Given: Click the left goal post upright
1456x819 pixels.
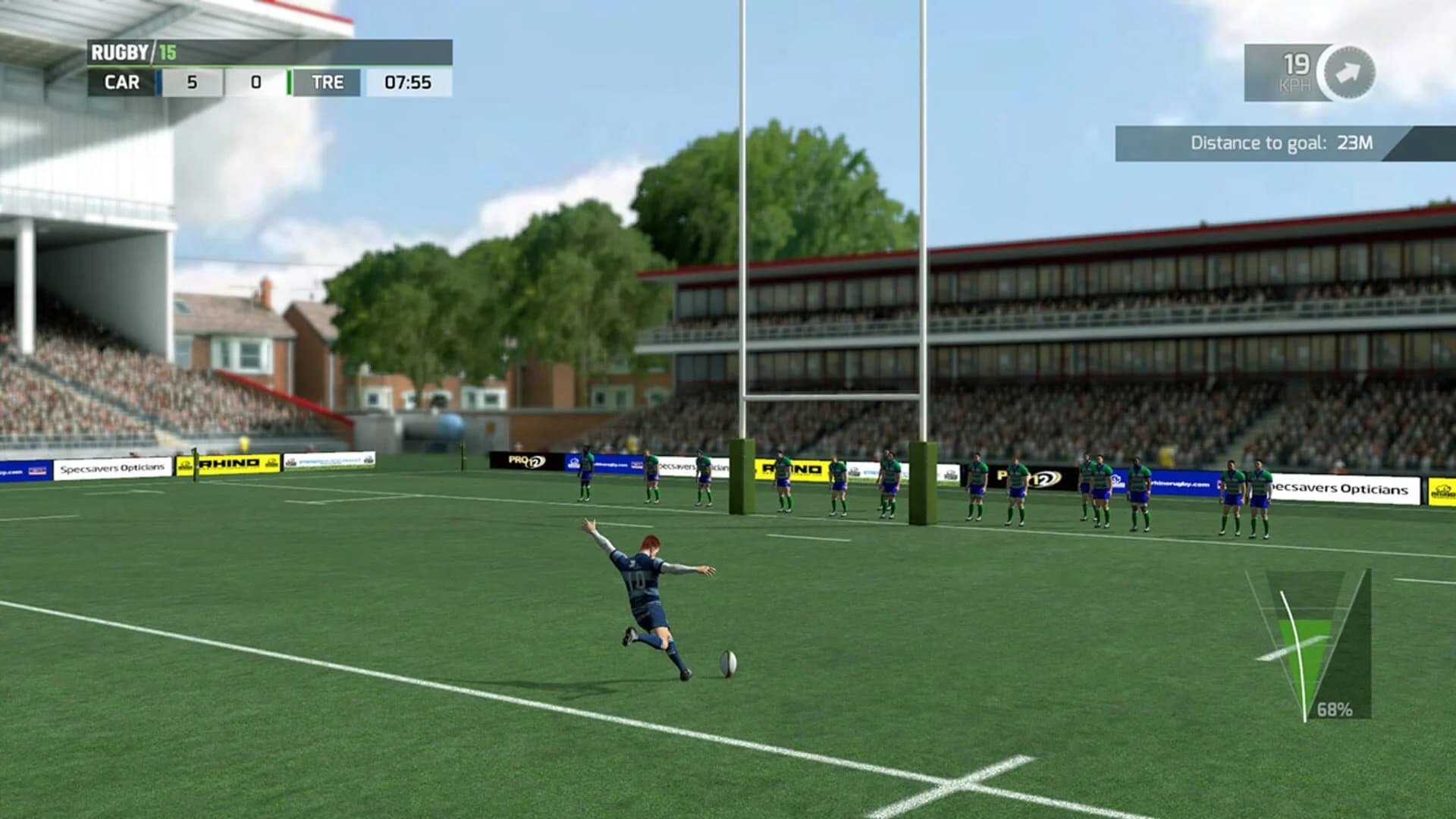Looking at the screenshot, I should [745, 265].
